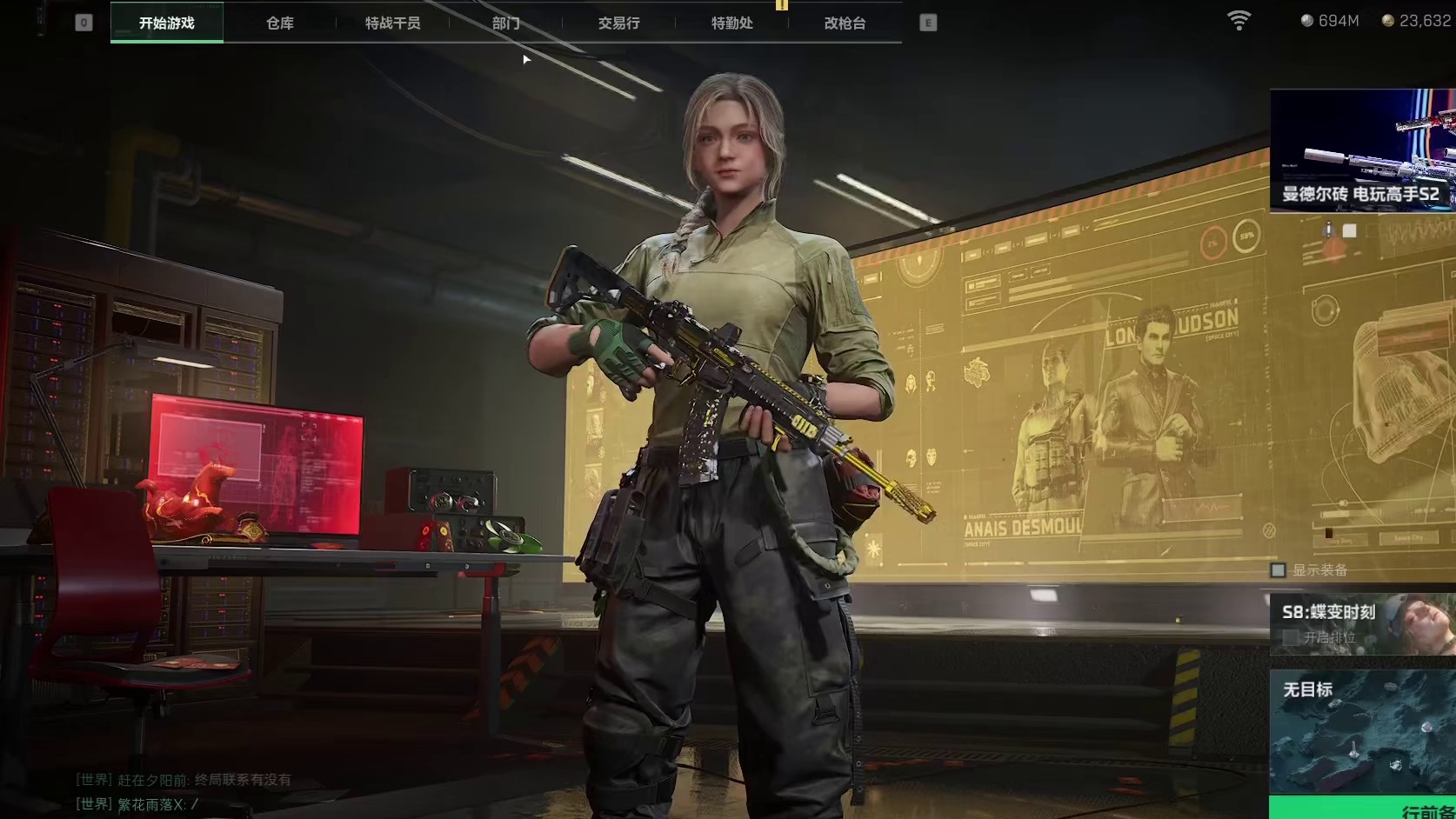The height and width of the screenshot is (819, 1456).
Task: Open the 仓库 warehouse tab
Action: pos(279,23)
